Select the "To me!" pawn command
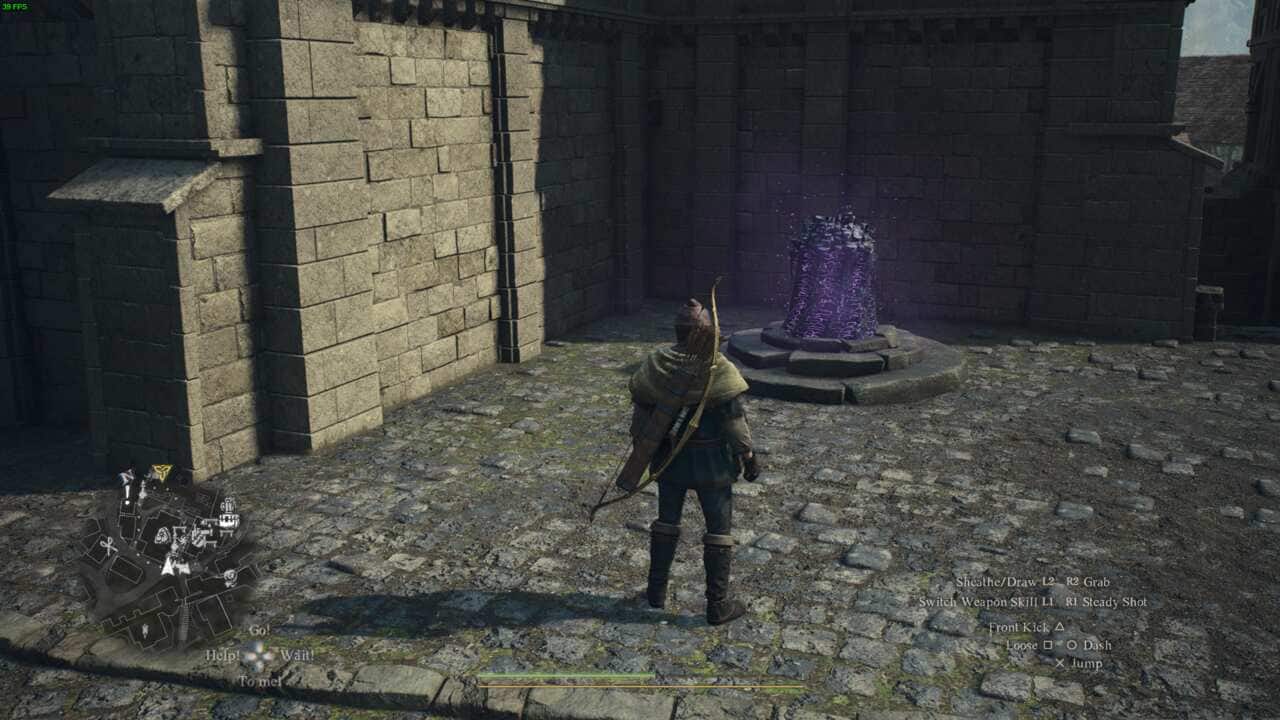Screen dimensions: 1280x720 tap(259, 681)
